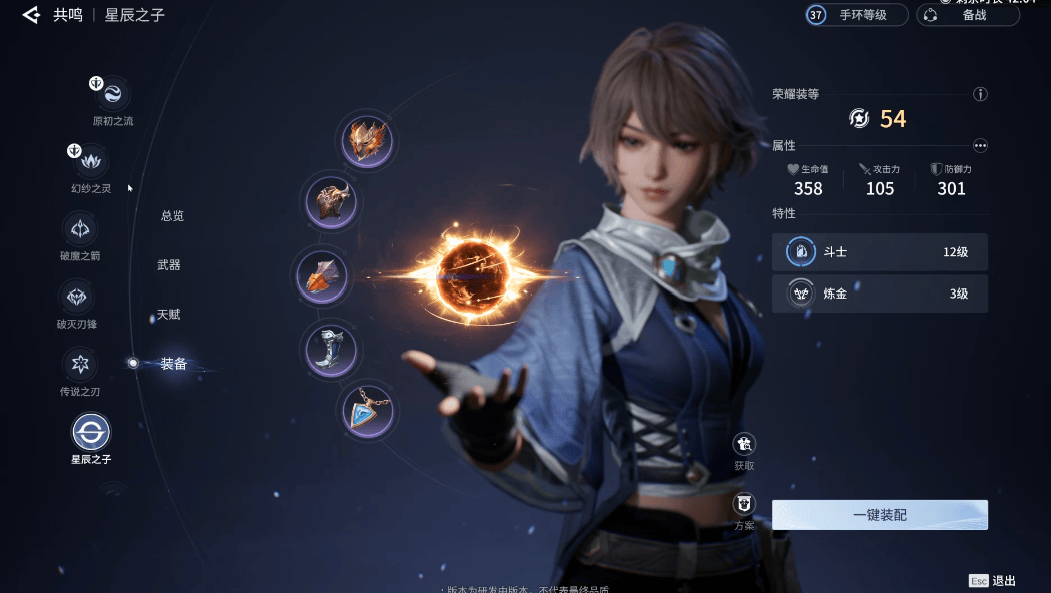Image resolution: width=1051 pixels, height=593 pixels.
Task: Open the 手环等级 bracelet level panel
Action: [x=857, y=15]
